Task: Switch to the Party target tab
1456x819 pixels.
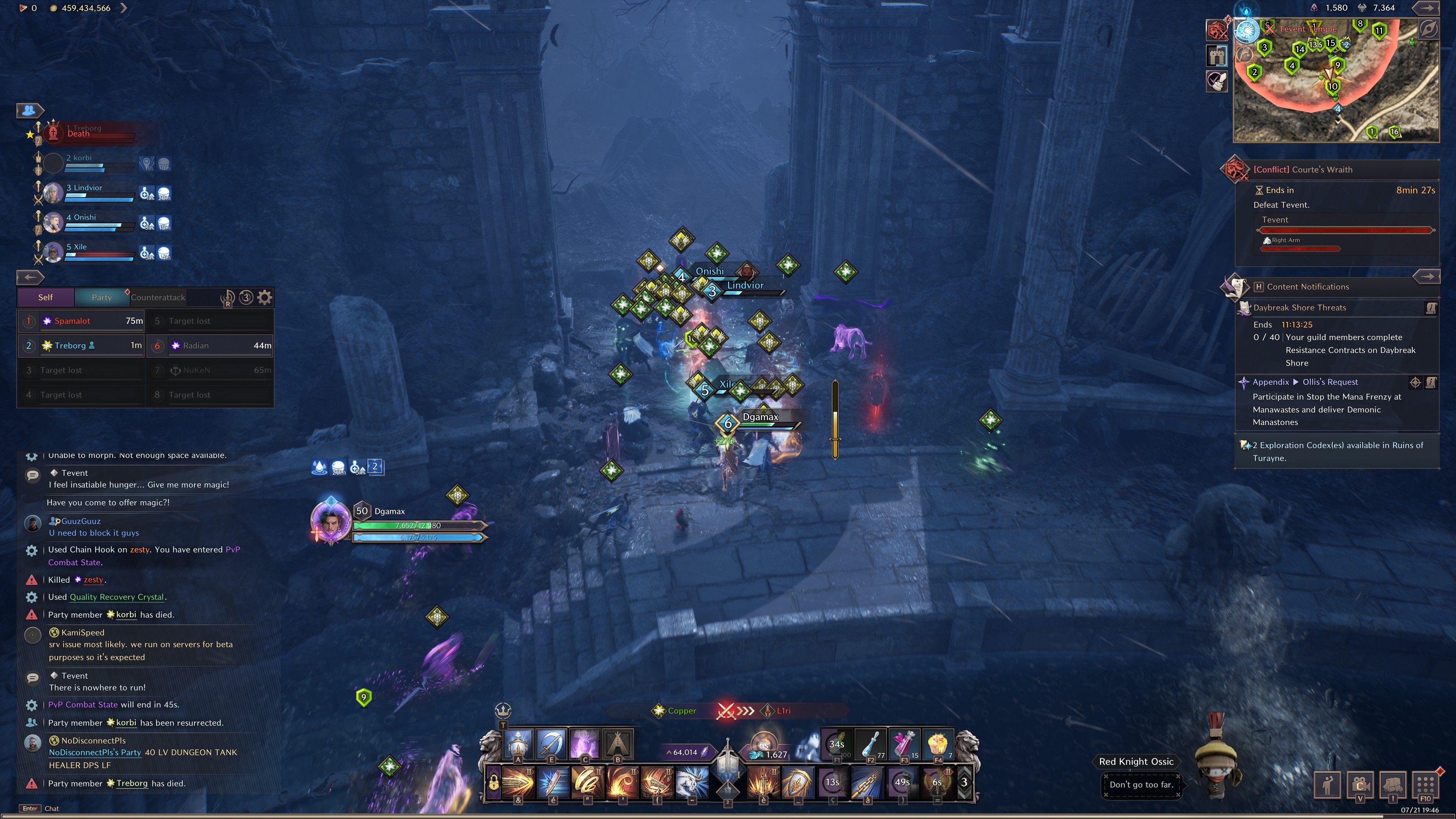Action: [x=102, y=297]
